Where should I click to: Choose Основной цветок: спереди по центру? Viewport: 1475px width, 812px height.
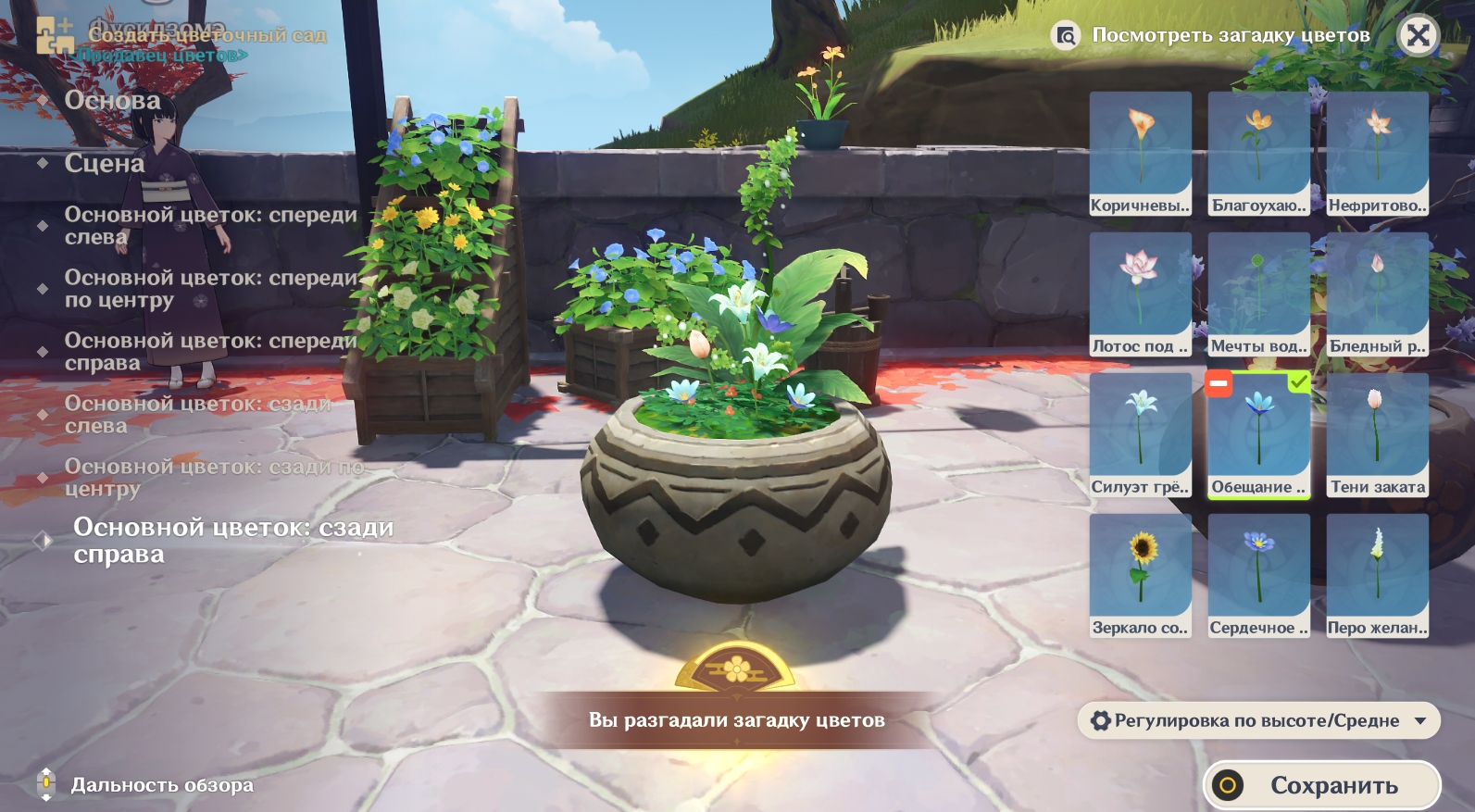[210, 288]
